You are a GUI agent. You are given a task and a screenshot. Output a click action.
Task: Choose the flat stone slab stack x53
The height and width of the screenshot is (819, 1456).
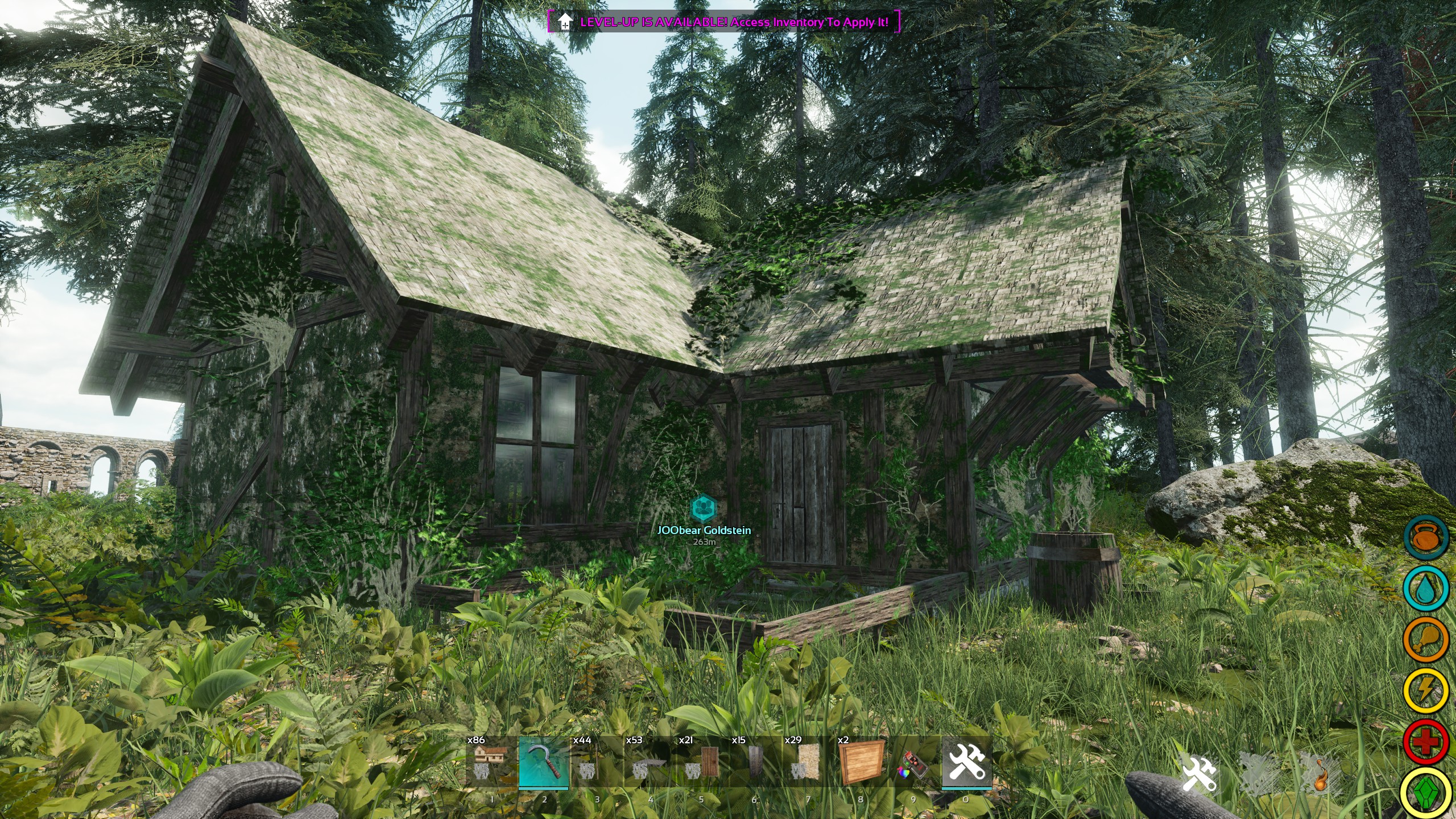tap(650, 762)
